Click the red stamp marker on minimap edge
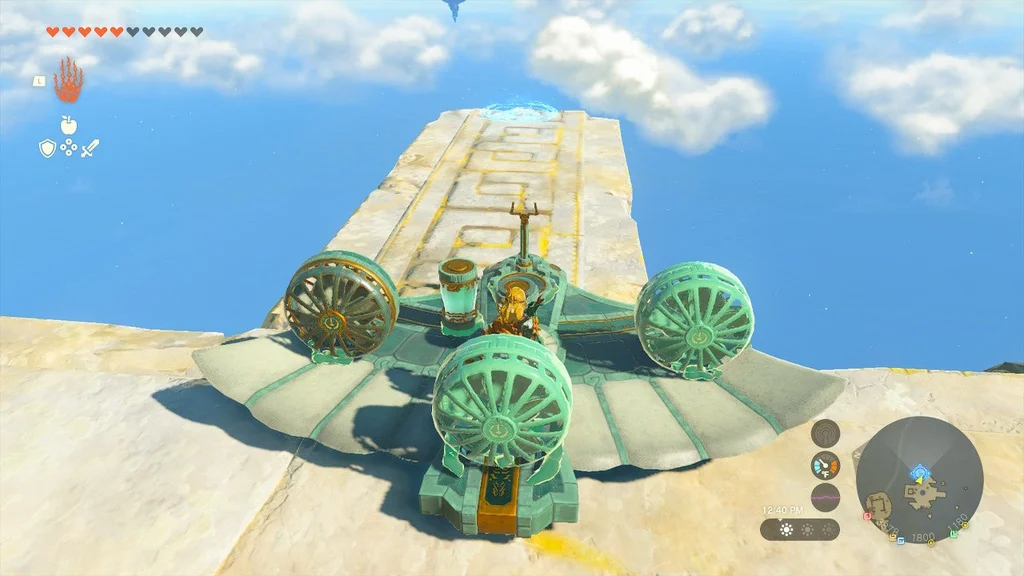Image resolution: width=1024 pixels, height=576 pixels. pyautogui.click(x=866, y=517)
